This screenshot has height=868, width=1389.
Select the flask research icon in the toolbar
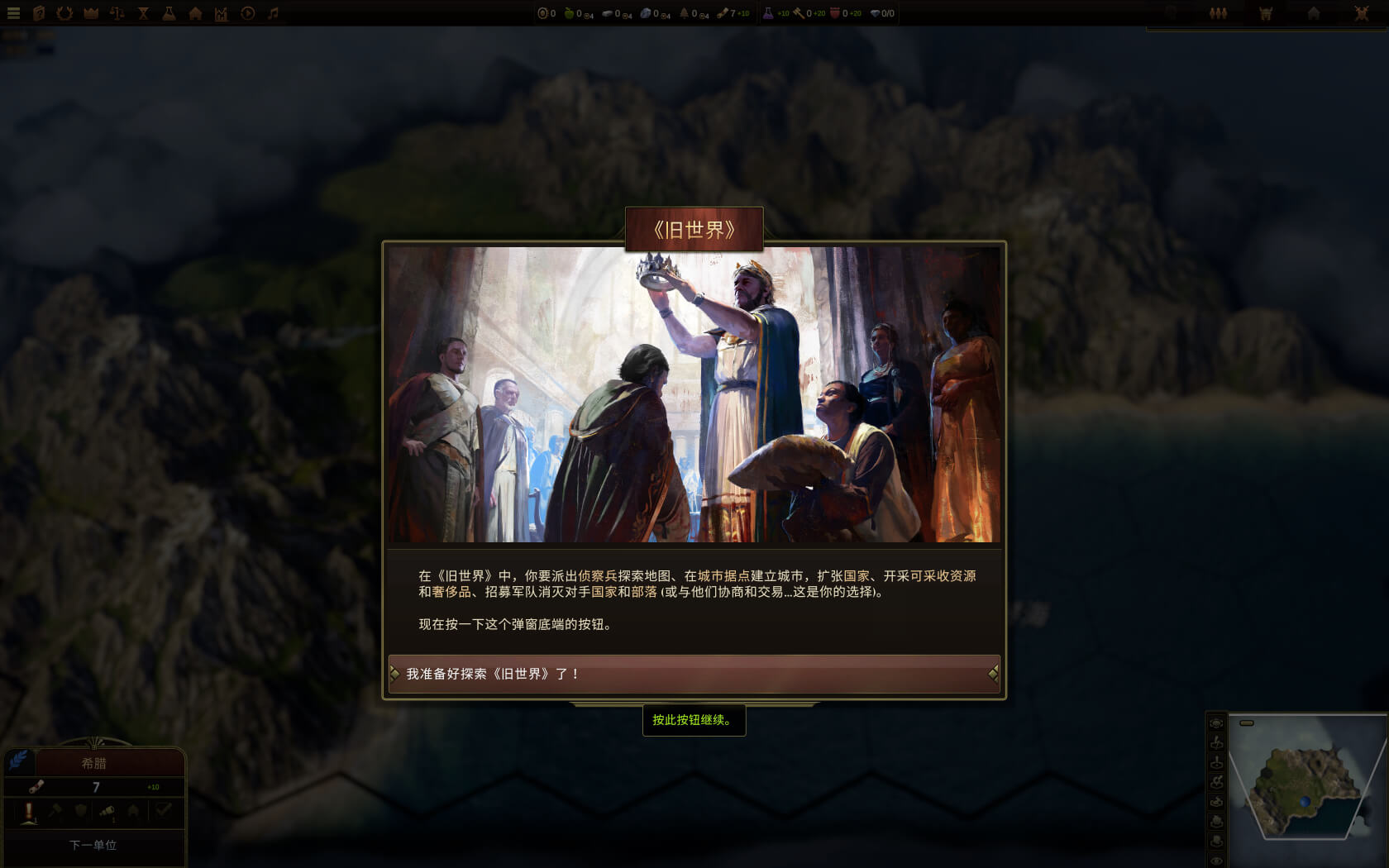click(x=168, y=13)
